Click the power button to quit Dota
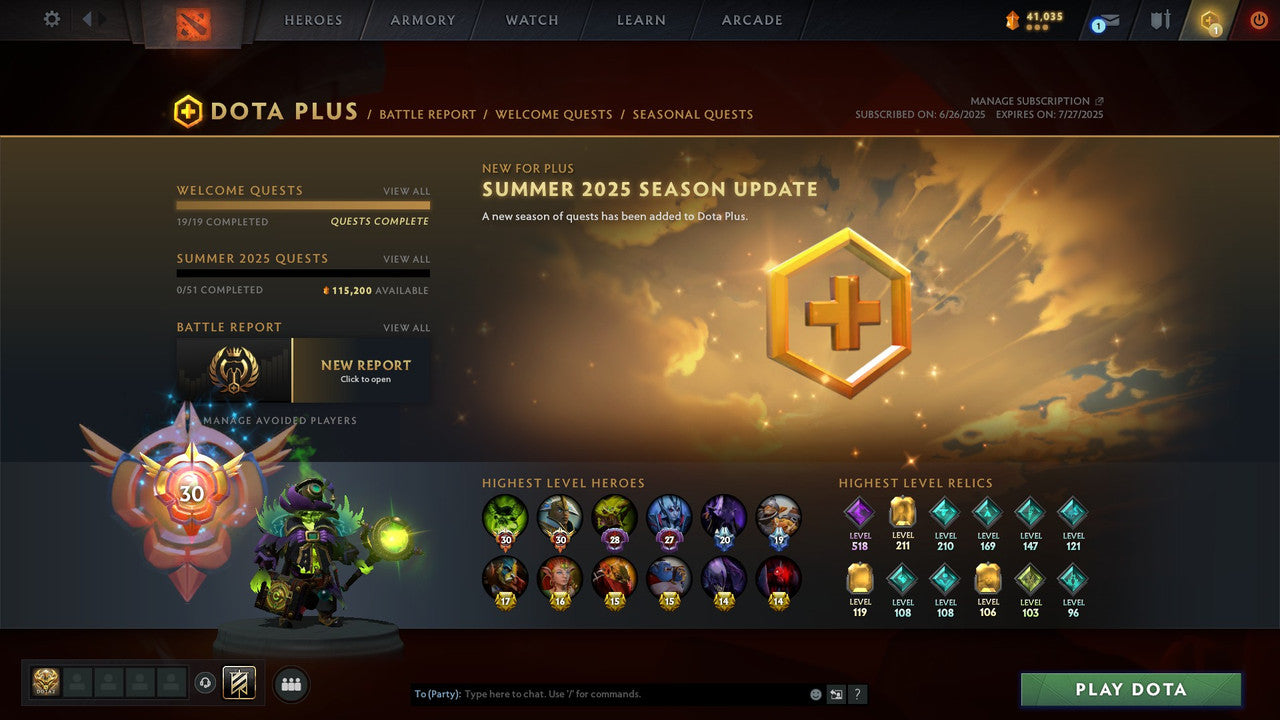This screenshot has height=720, width=1280. click(x=1257, y=19)
